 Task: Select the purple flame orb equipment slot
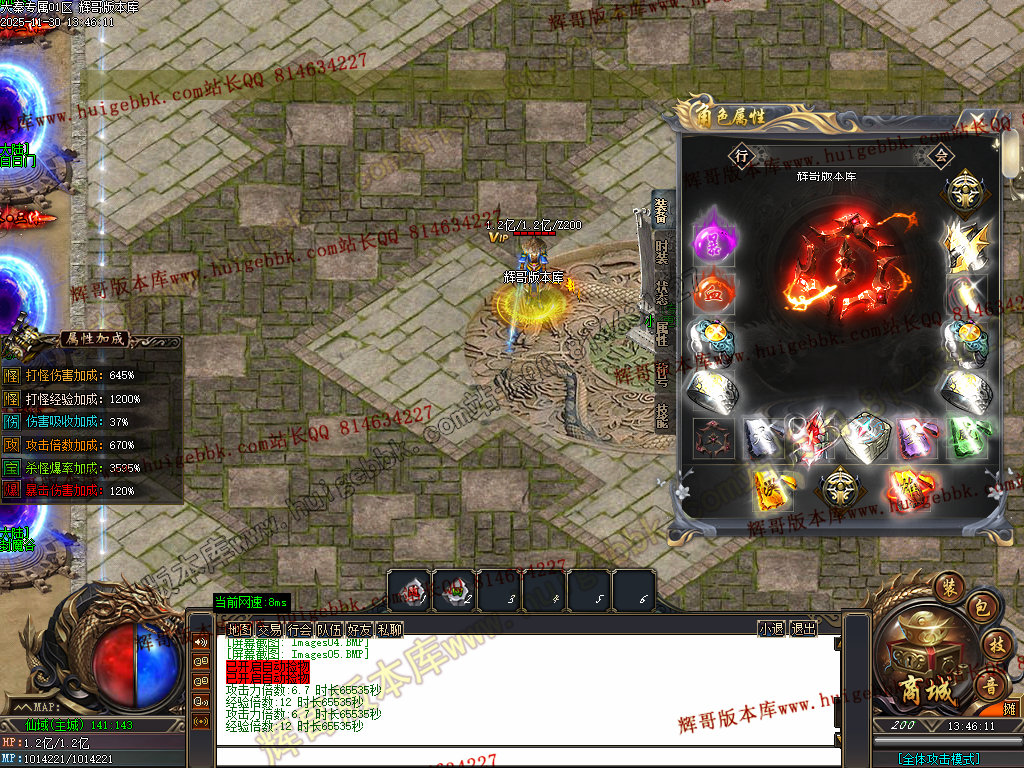tap(714, 238)
